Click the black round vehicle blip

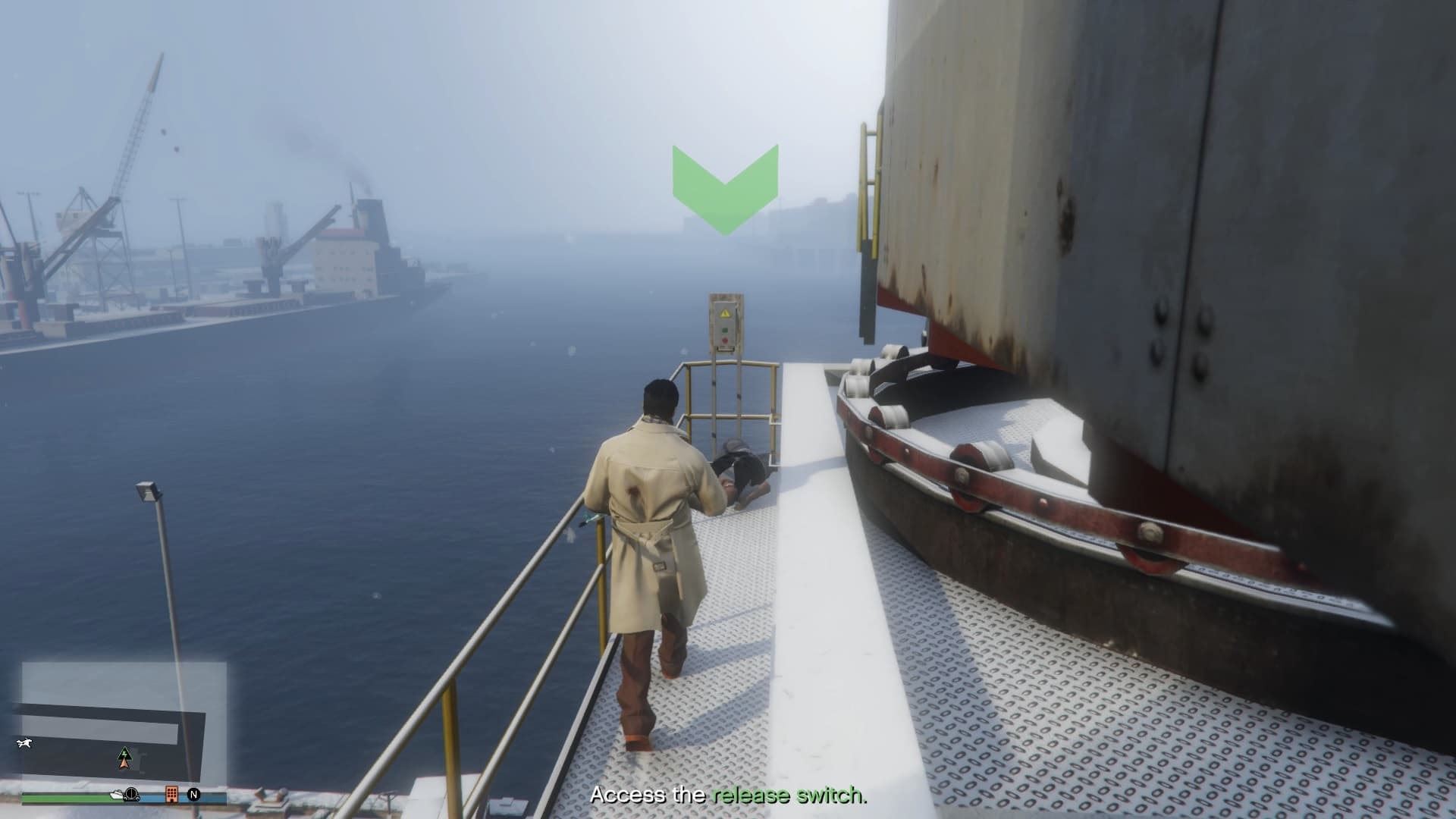133,794
